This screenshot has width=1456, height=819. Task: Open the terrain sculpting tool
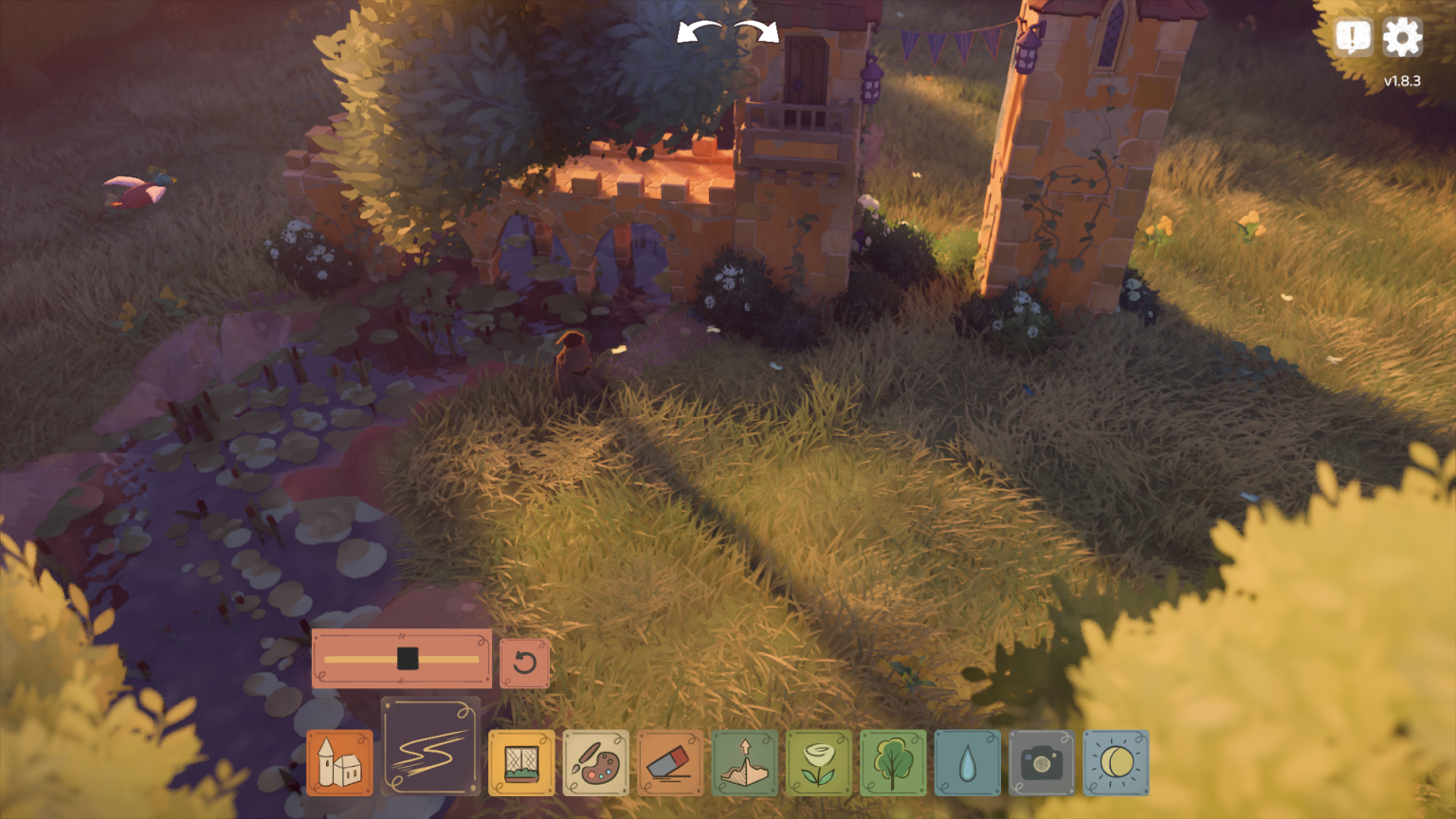pyautogui.click(x=745, y=763)
